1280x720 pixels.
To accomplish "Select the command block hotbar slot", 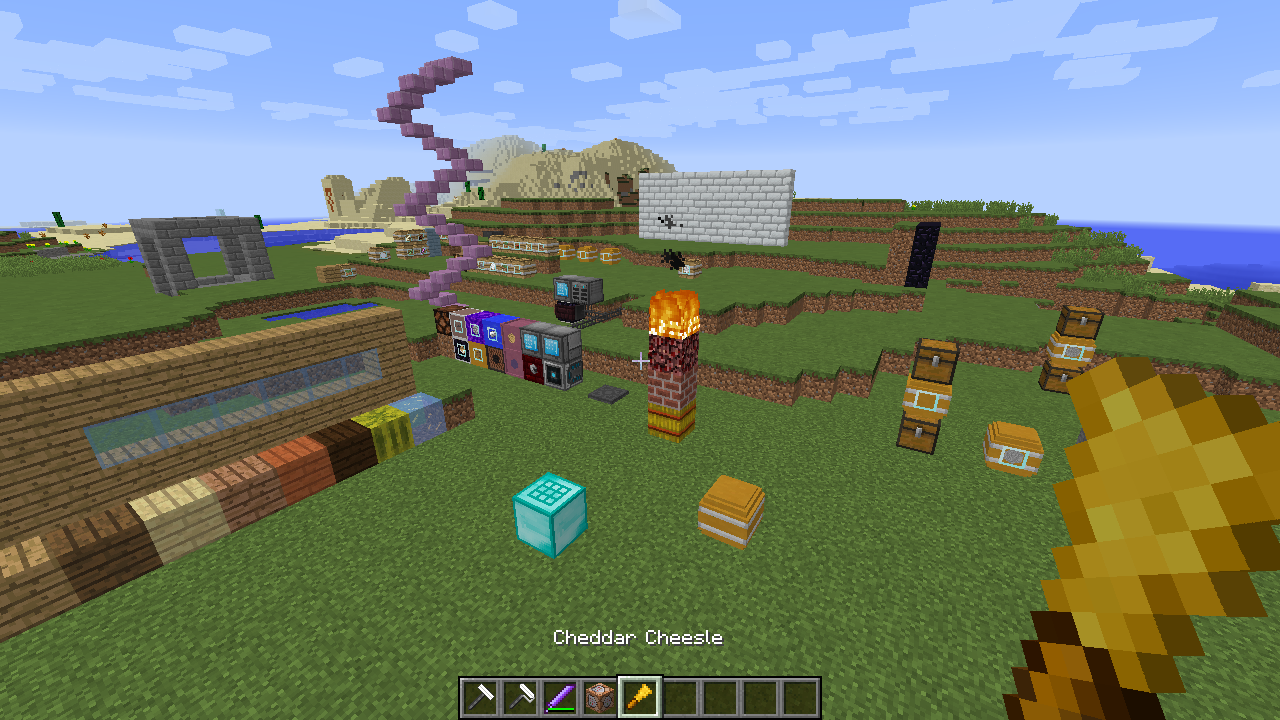I will pos(600,697).
